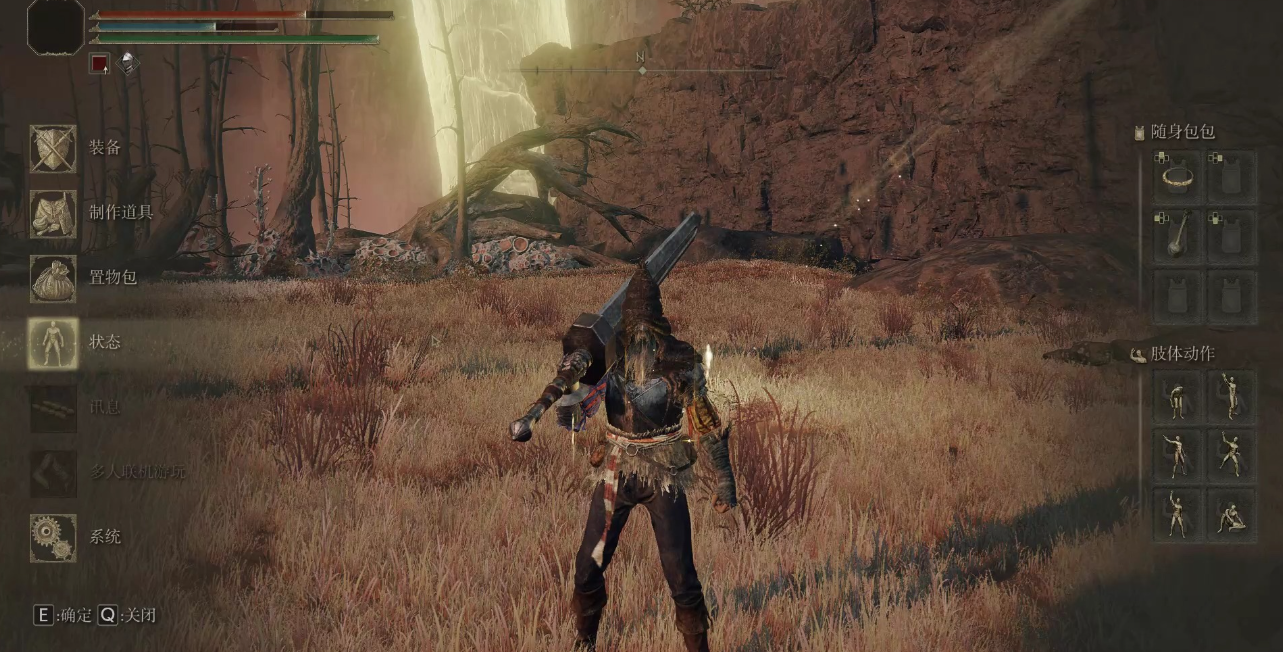1283x652 pixels.
Task: Choose the 状态 status entry
Action: click(x=53, y=342)
